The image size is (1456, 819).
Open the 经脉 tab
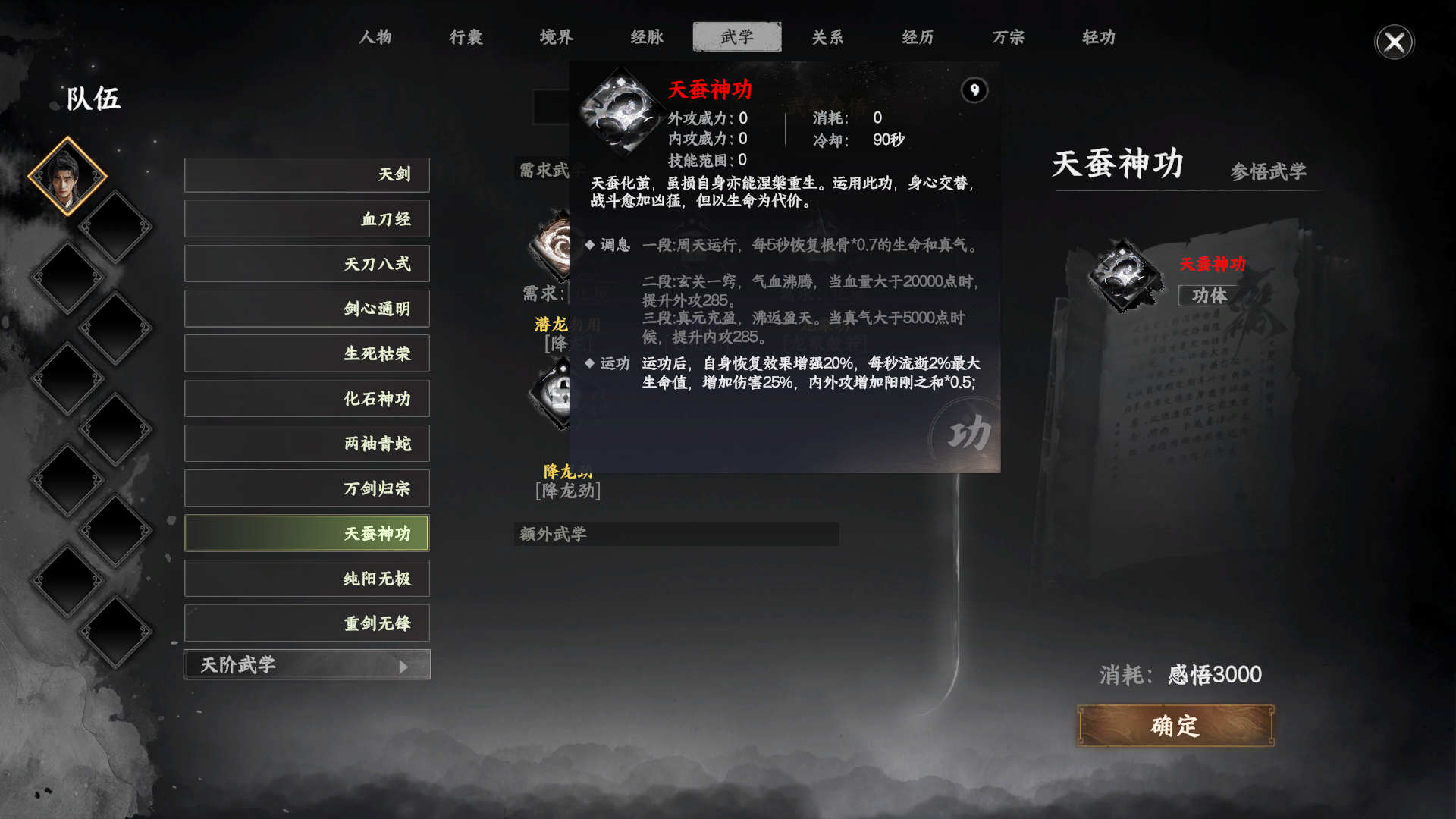coord(645,36)
